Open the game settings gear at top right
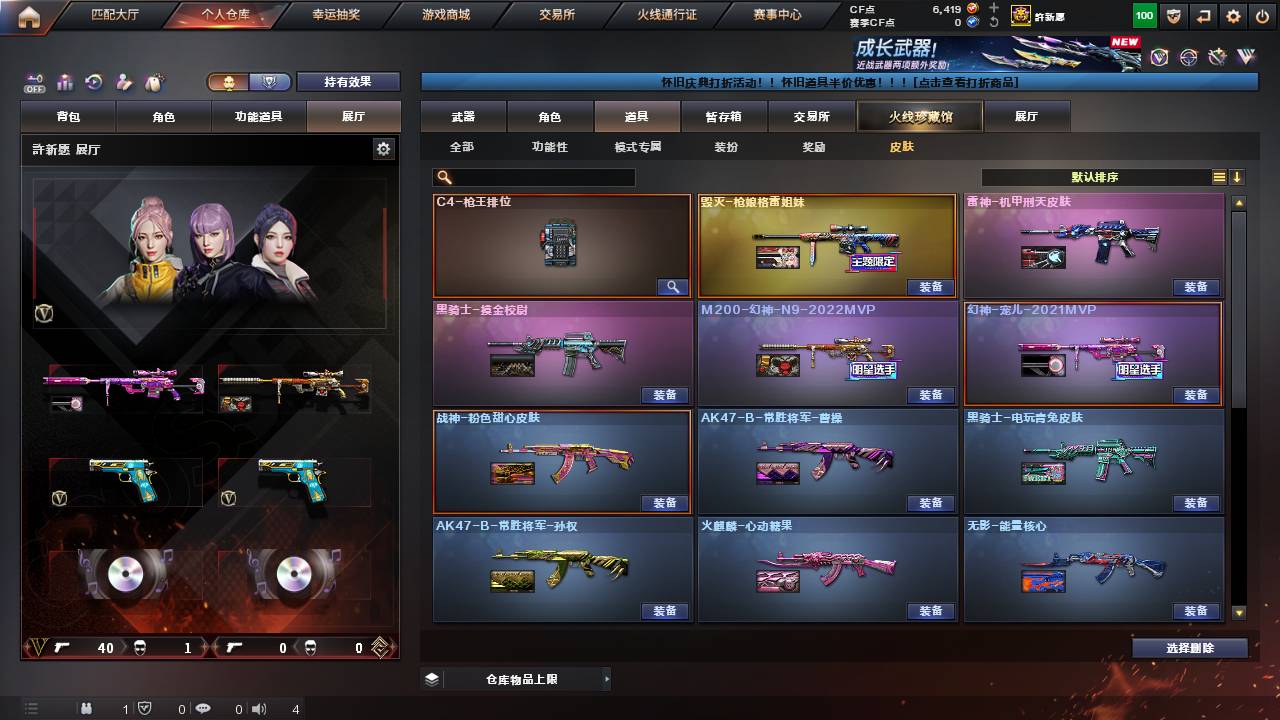 click(x=1233, y=16)
